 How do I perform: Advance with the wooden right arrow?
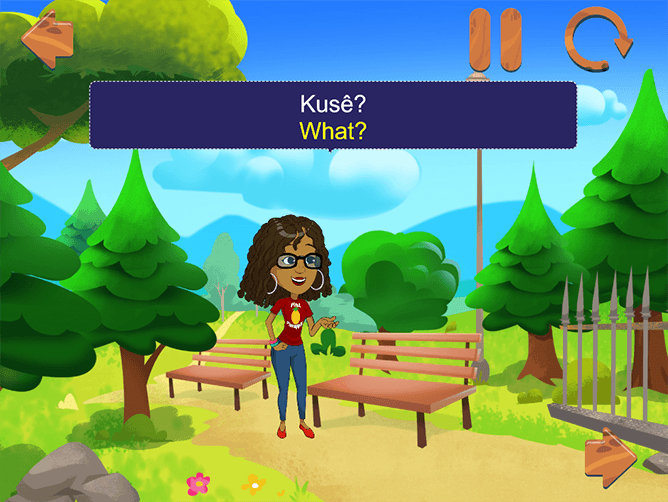[x=611, y=458]
